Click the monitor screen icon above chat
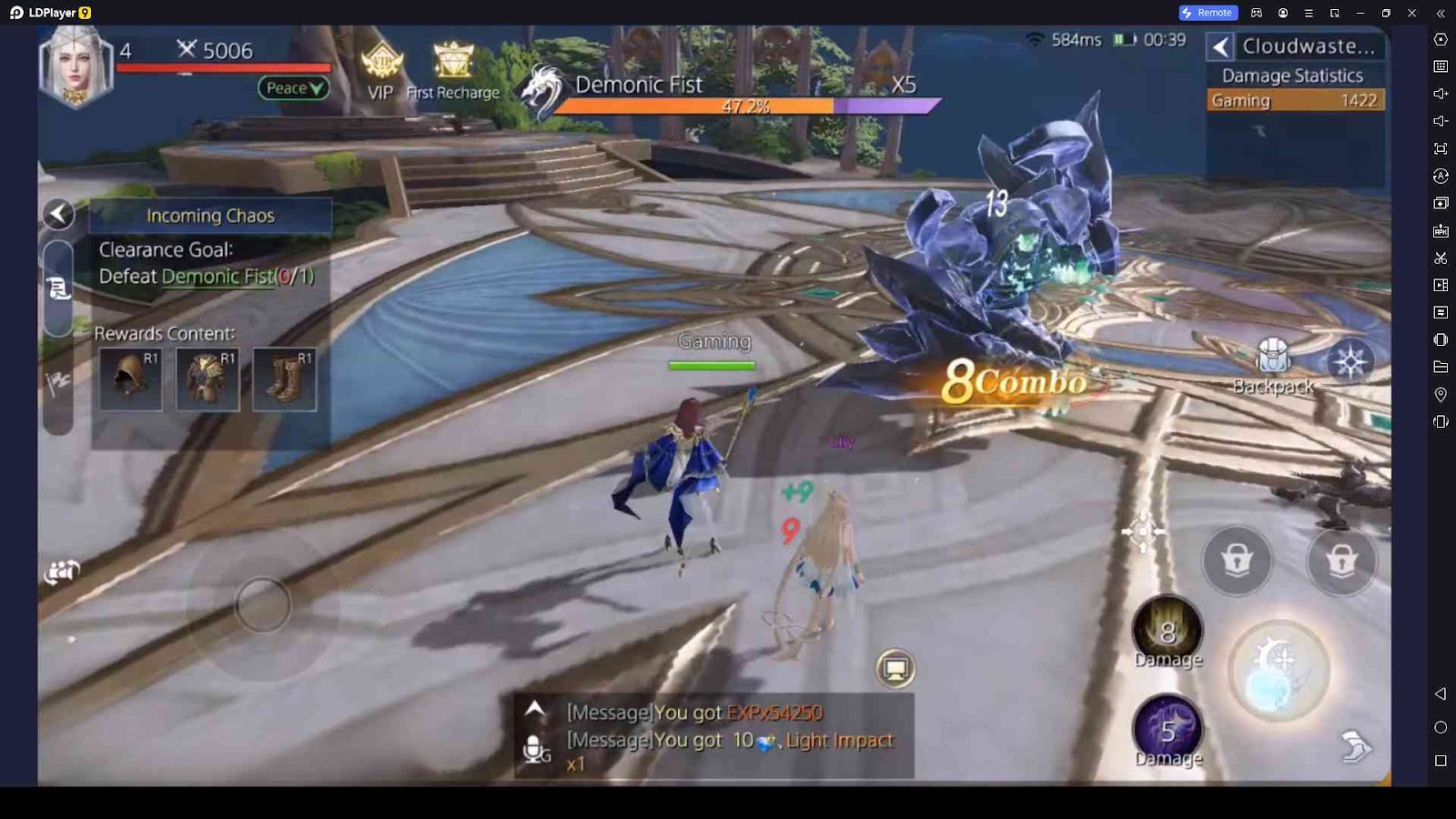The image size is (1456, 819). pos(895,669)
